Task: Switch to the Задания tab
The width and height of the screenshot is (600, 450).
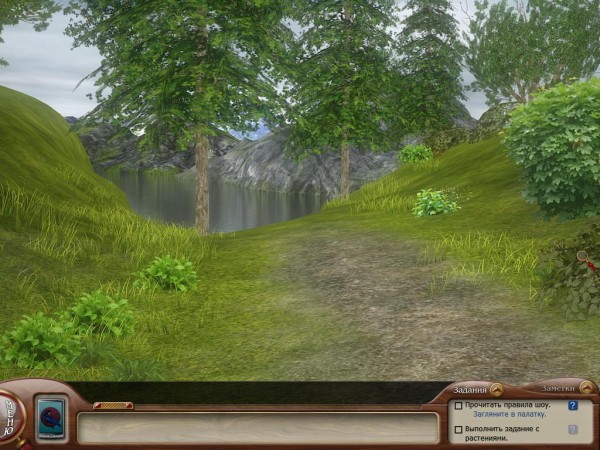Action: coord(469,389)
